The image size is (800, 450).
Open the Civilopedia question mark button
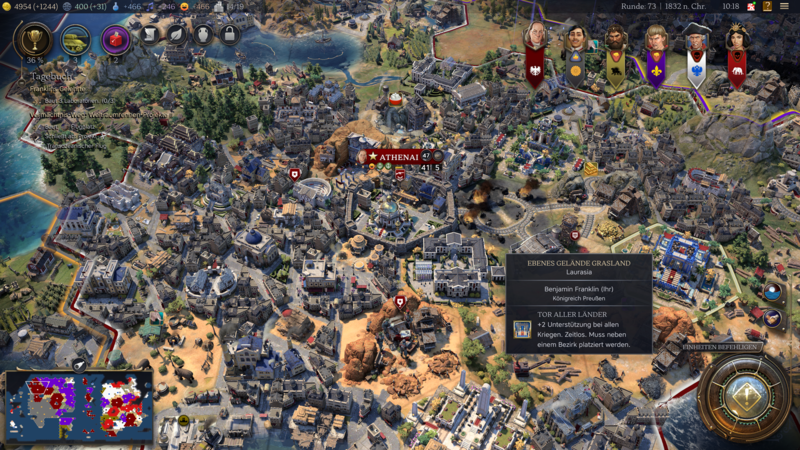767,6
